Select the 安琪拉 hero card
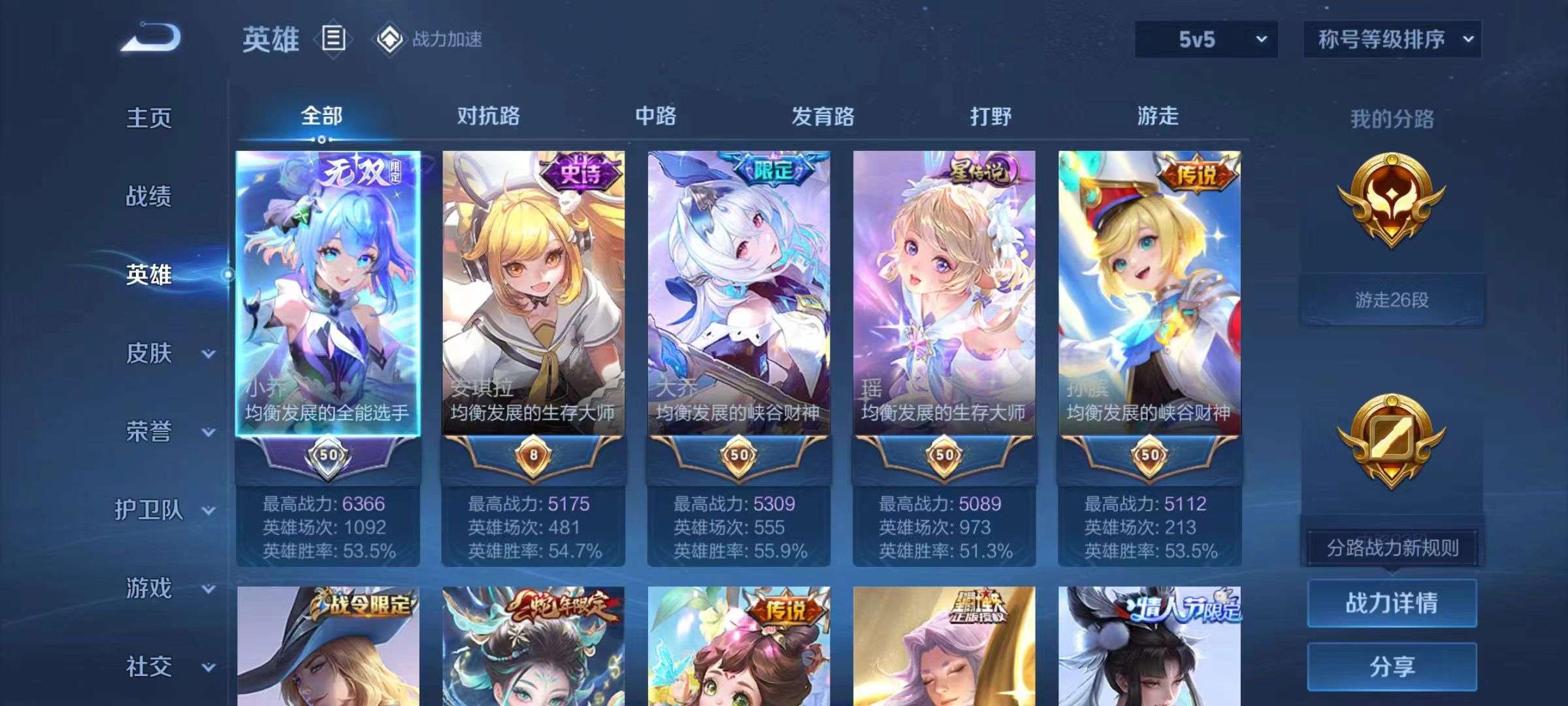1568x706 pixels. click(533, 294)
